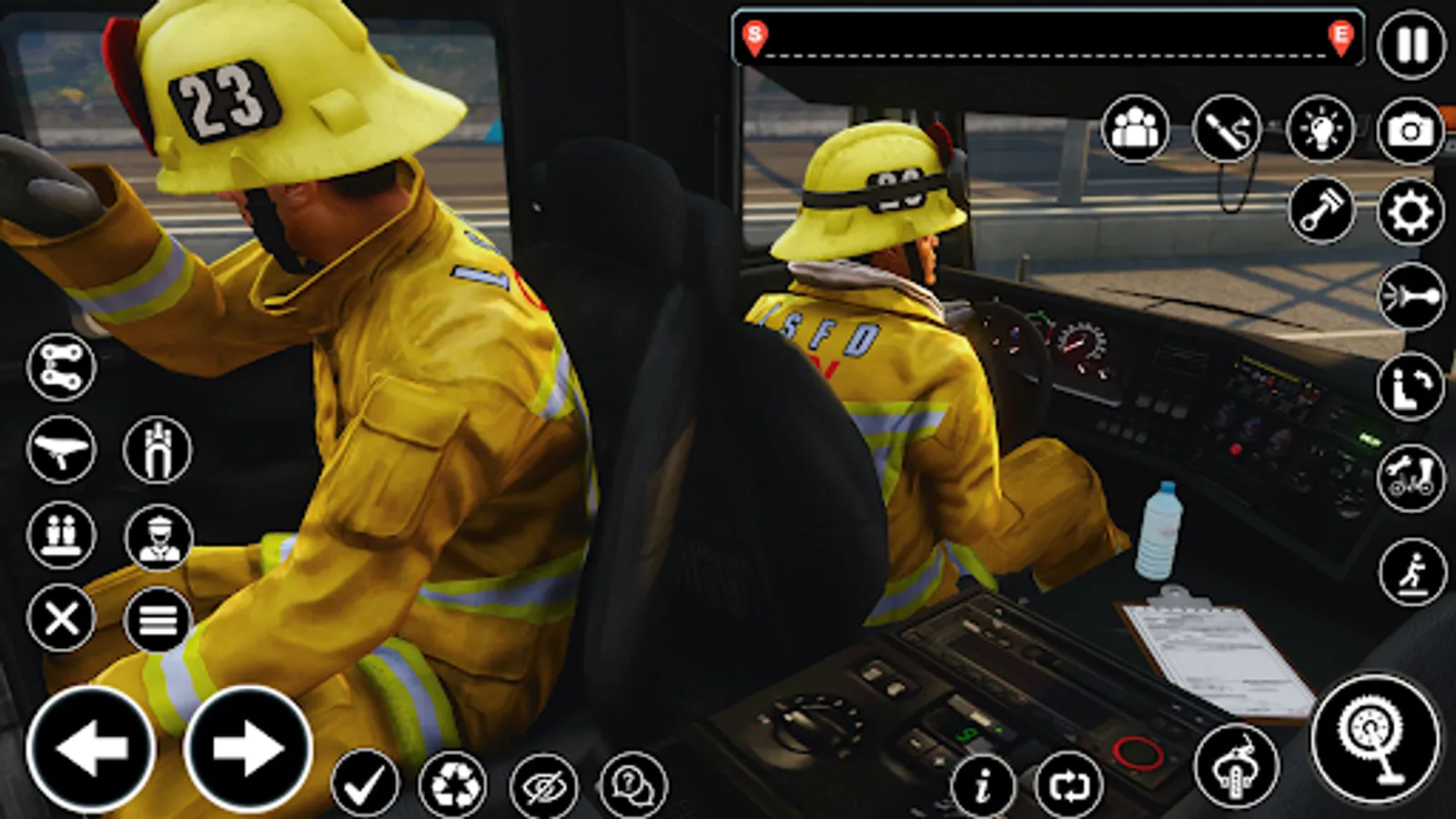Hide the HUD with the crossed-eye icon
This screenshot has height=819, width=1456.
click(541, 784)
